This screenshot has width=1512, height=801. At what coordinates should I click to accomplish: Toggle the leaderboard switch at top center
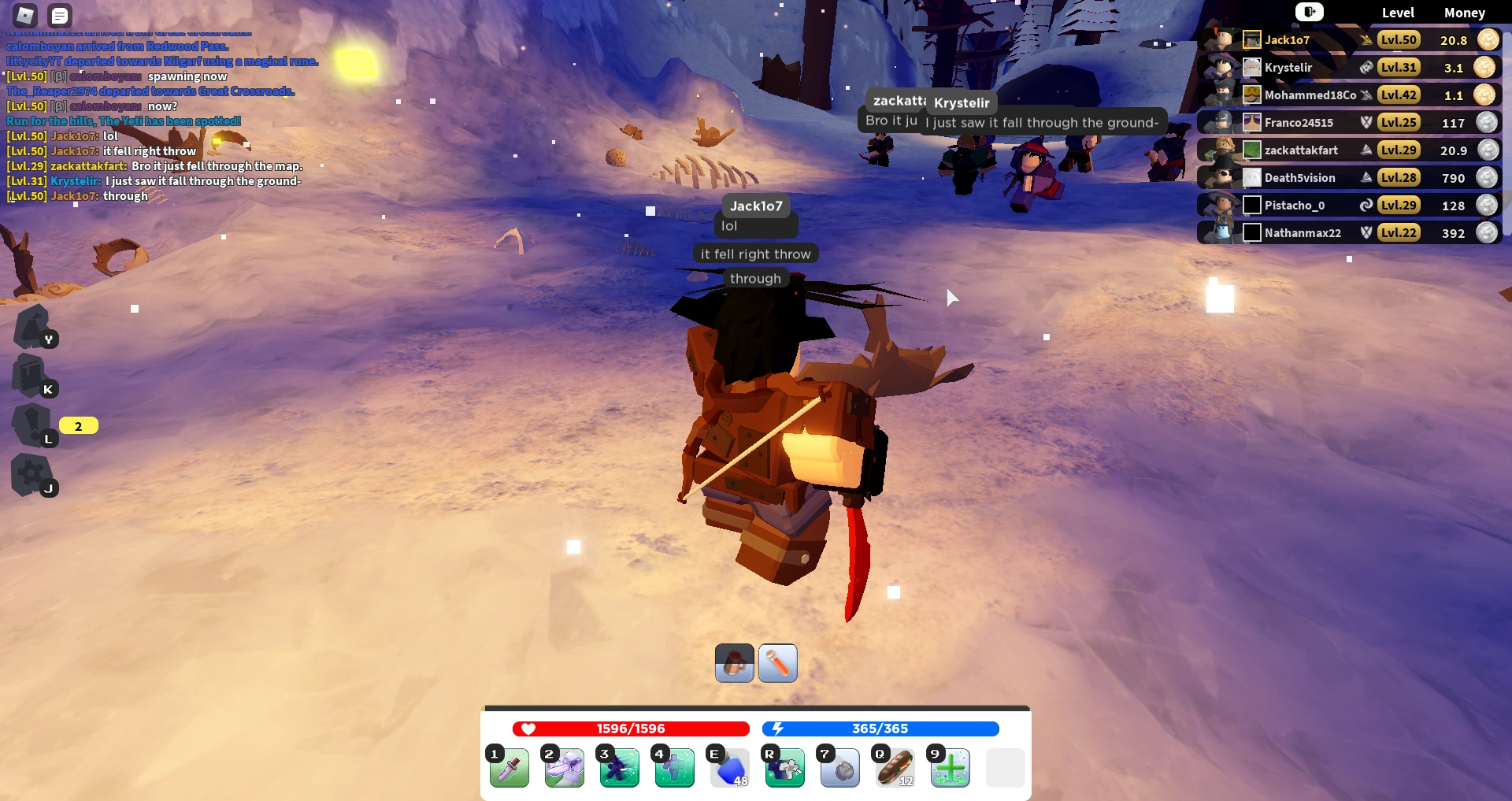pos(1309,12)
